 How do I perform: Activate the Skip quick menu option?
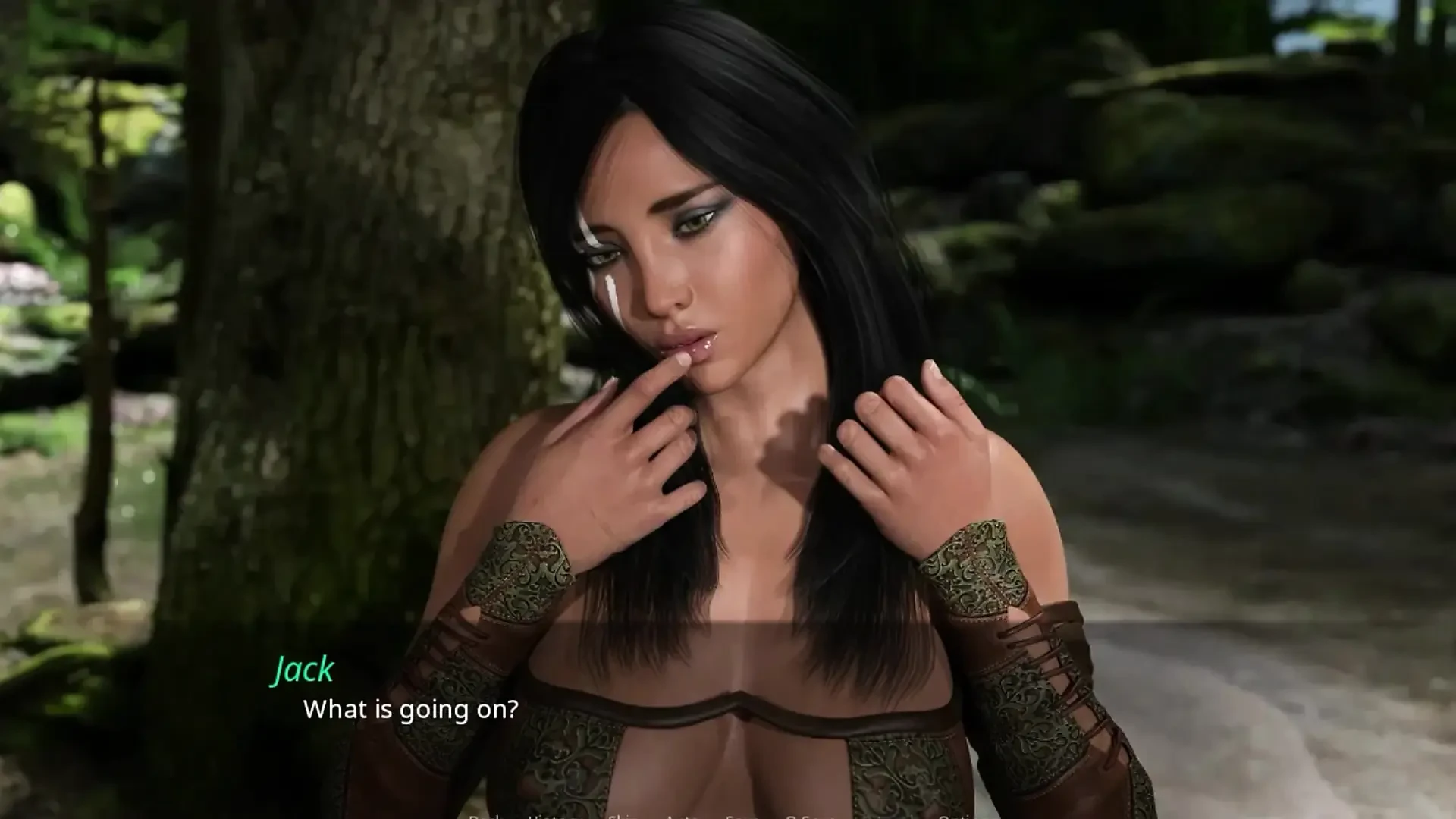click(622, 817)
